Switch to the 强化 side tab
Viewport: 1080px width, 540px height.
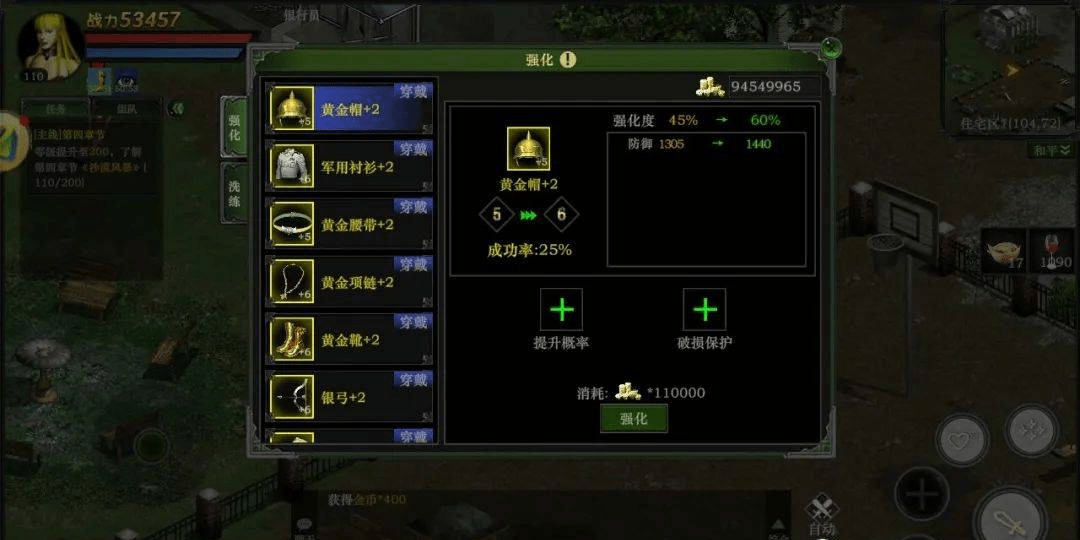(x=234, y=127)
